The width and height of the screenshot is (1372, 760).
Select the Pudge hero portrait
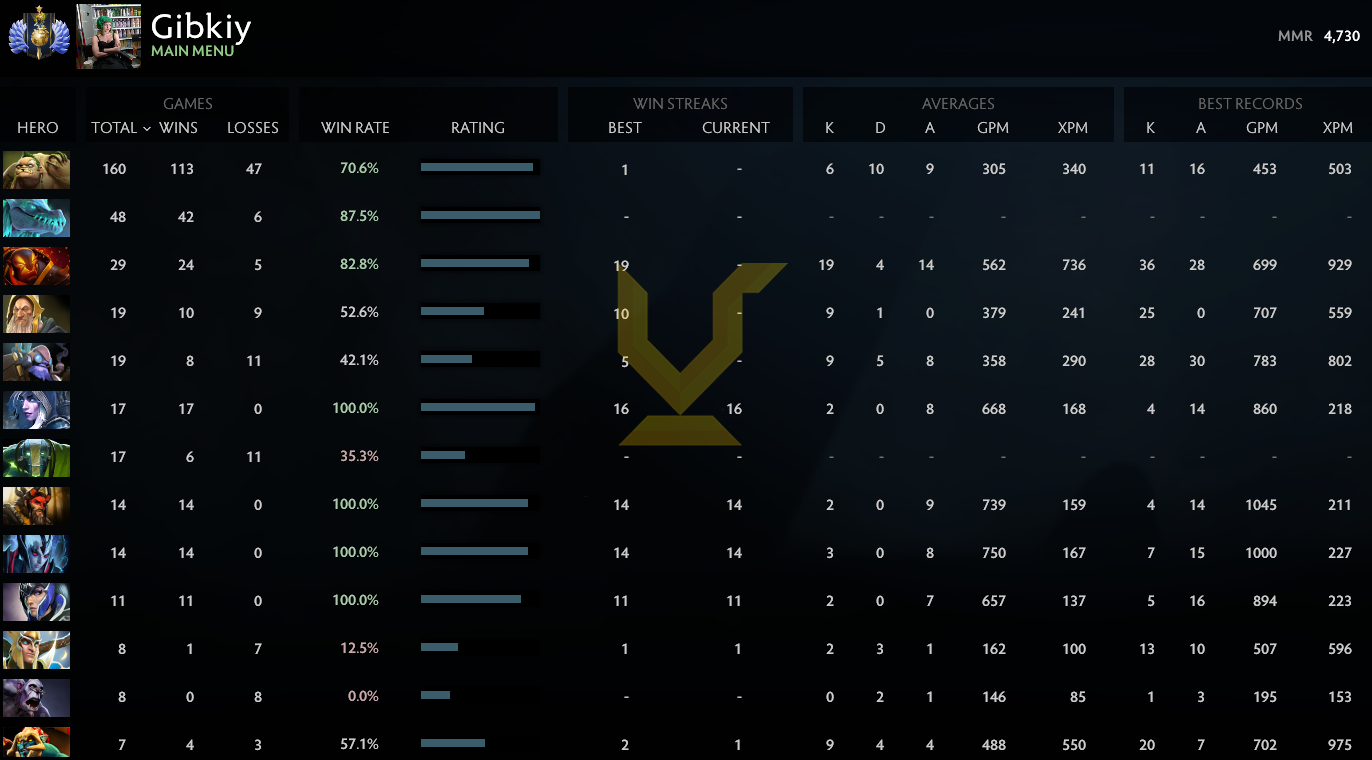(36, 170)
